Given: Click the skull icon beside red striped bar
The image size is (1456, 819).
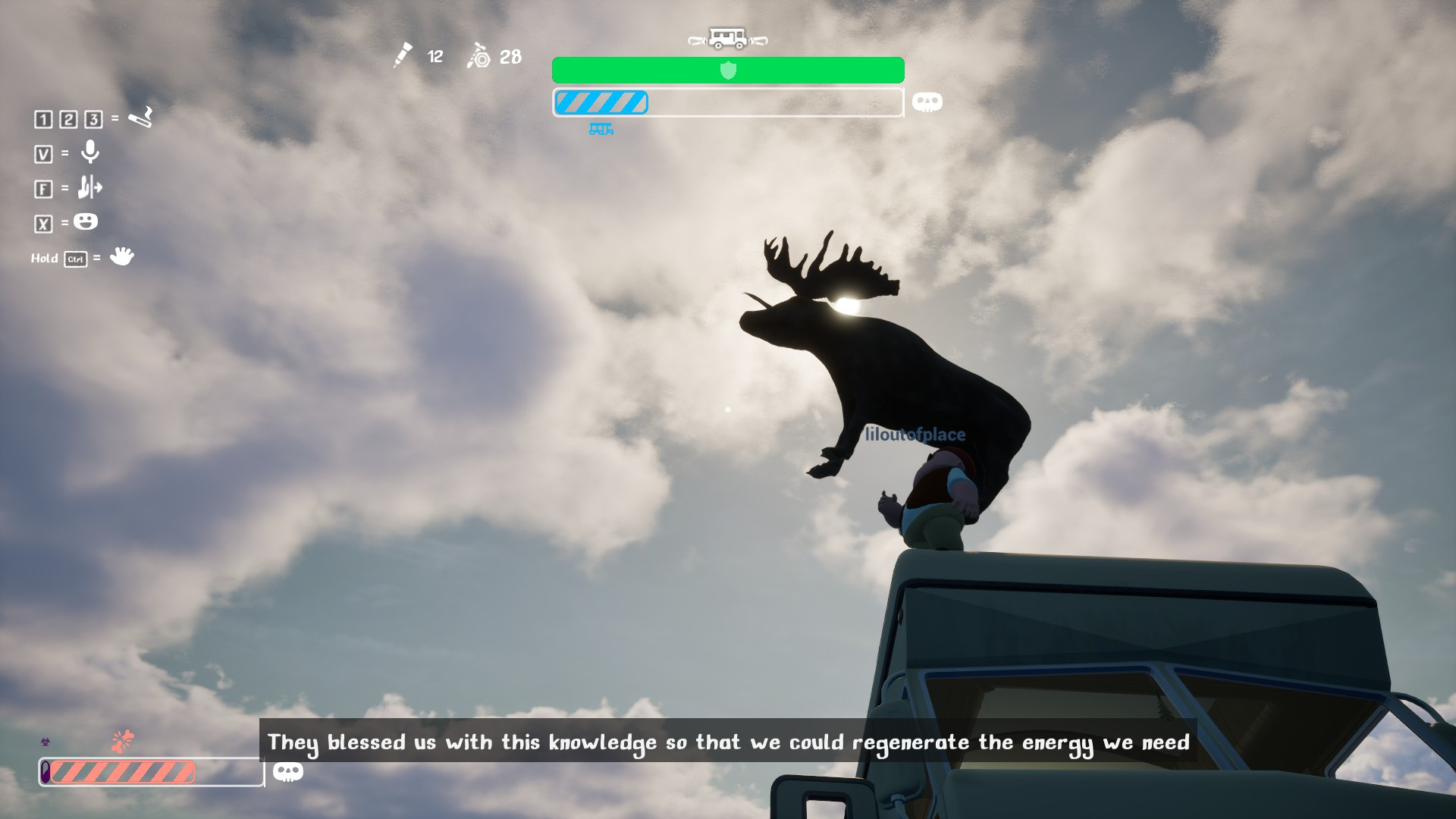Looking at the screenshot, I should pyautogui.click(x=288, y=772).
